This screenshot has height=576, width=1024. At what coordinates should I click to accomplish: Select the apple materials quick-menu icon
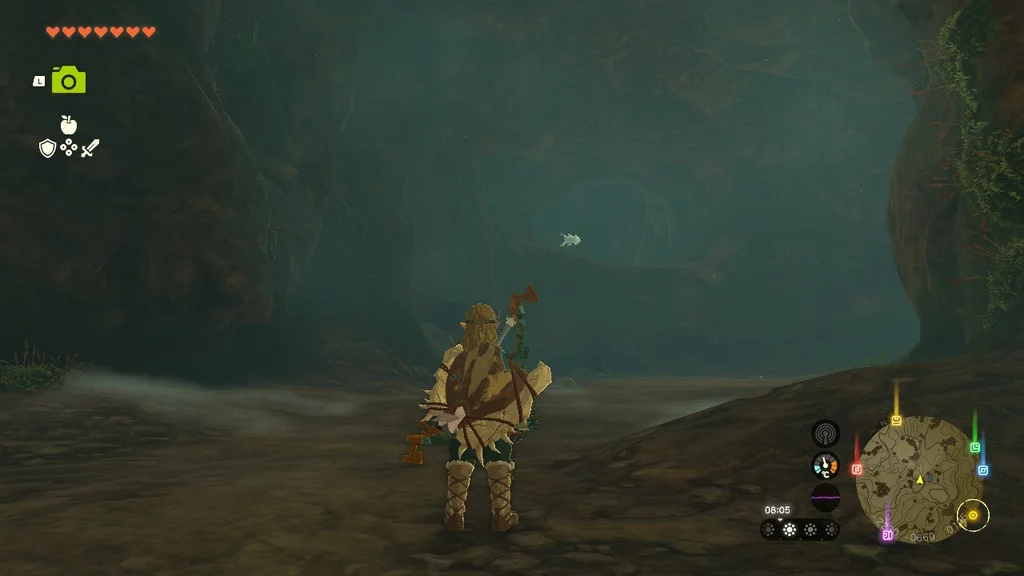click(x=68, y=125)
